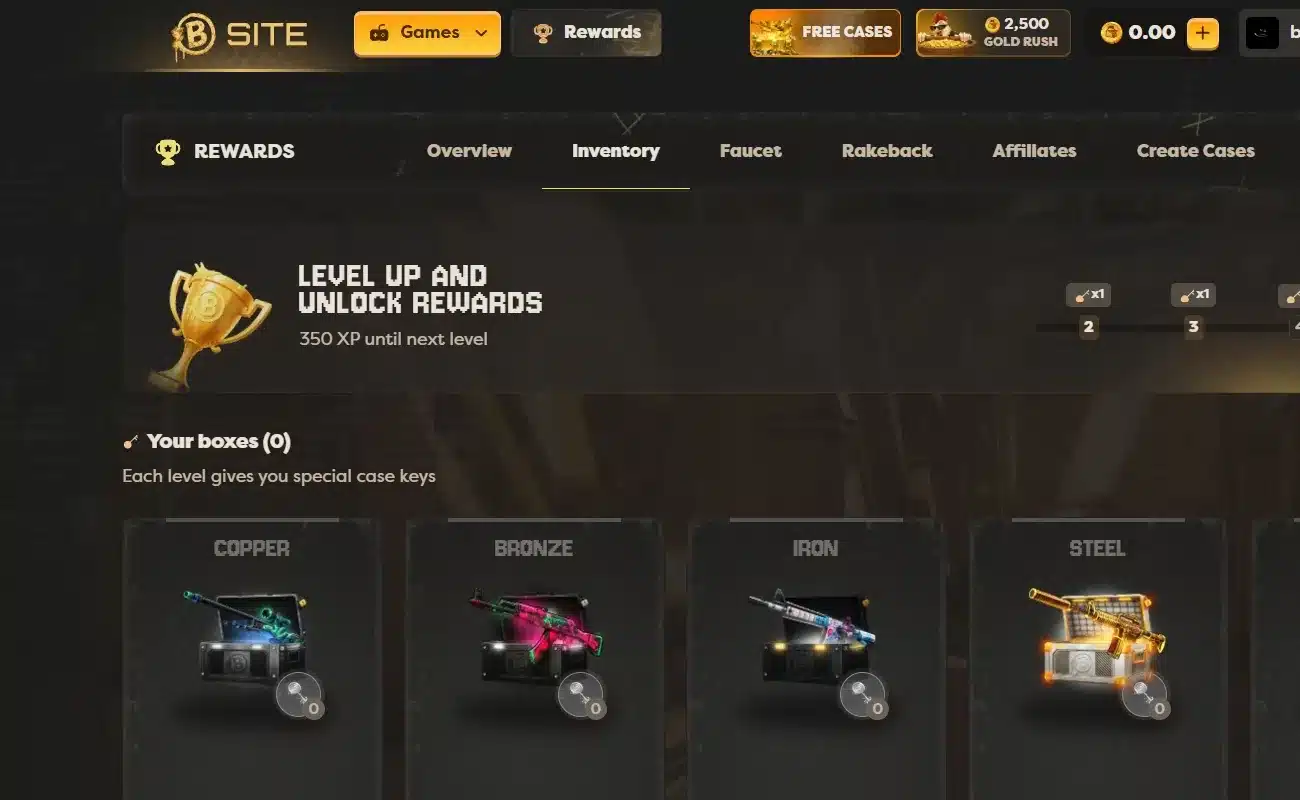Click the x1 key reward at level 3

click(1192, 294)
